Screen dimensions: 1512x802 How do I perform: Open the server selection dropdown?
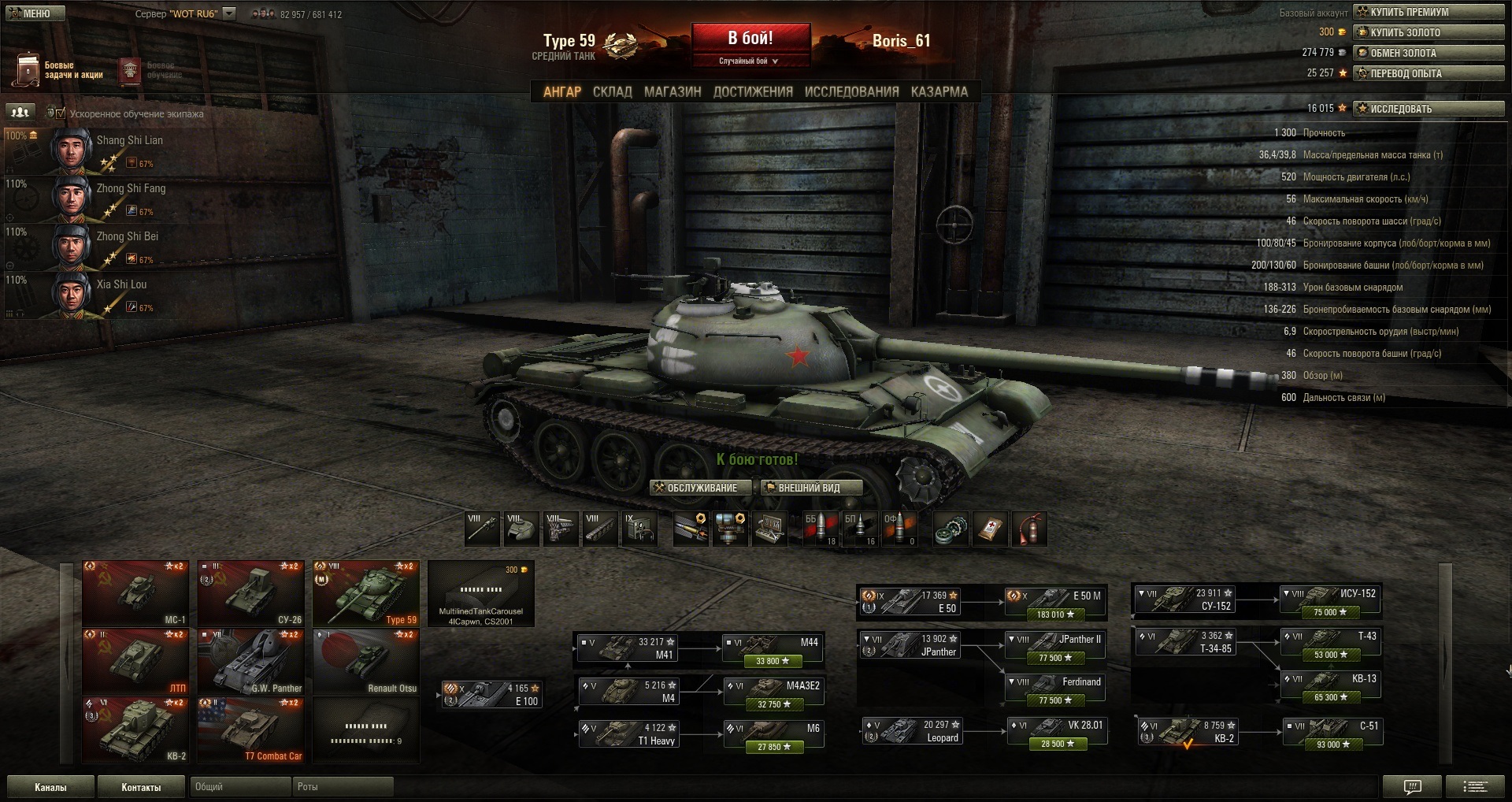229,13
